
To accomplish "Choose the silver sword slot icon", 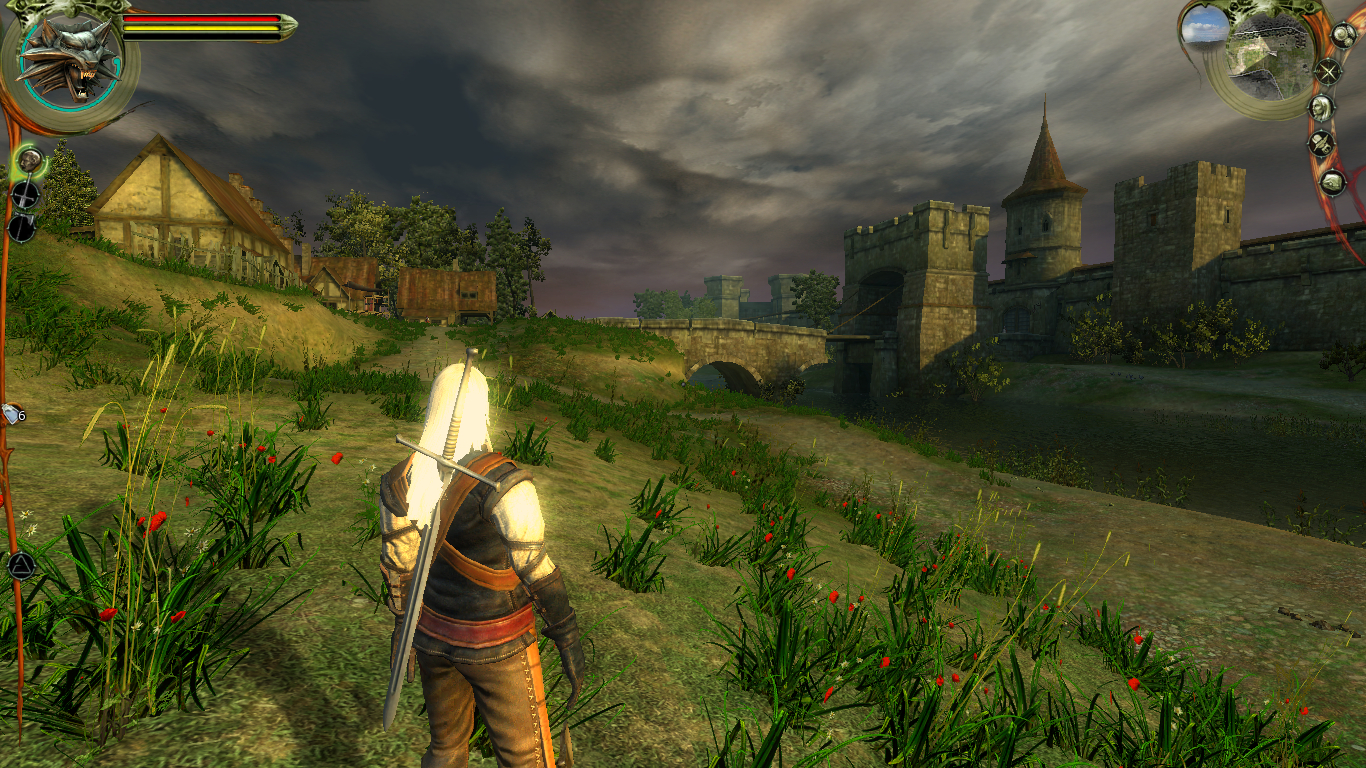I will pyautogui.click(x=22, y=227).
